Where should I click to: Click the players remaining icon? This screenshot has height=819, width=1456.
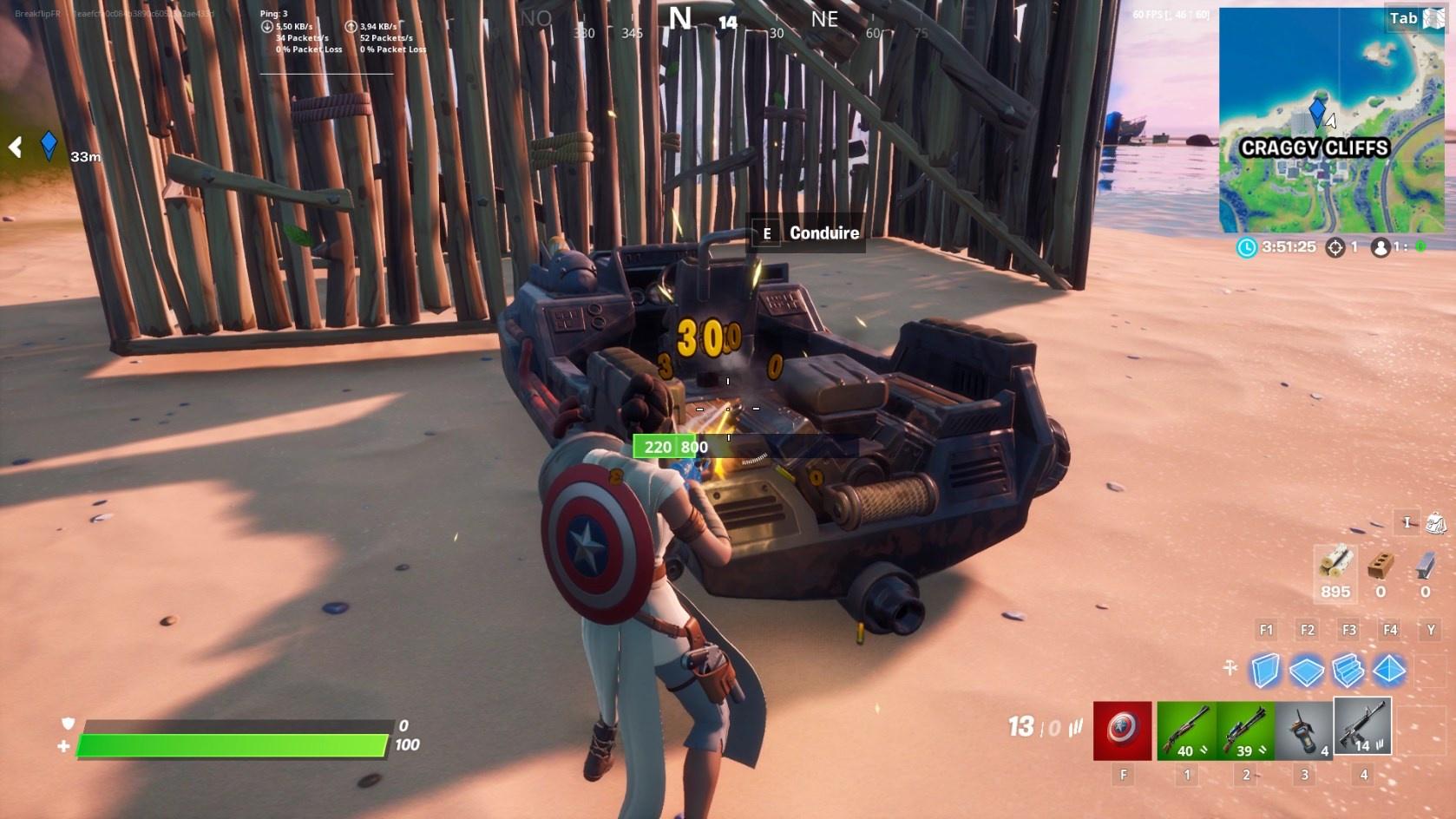pyautogui.click(x=1381, y=246)
